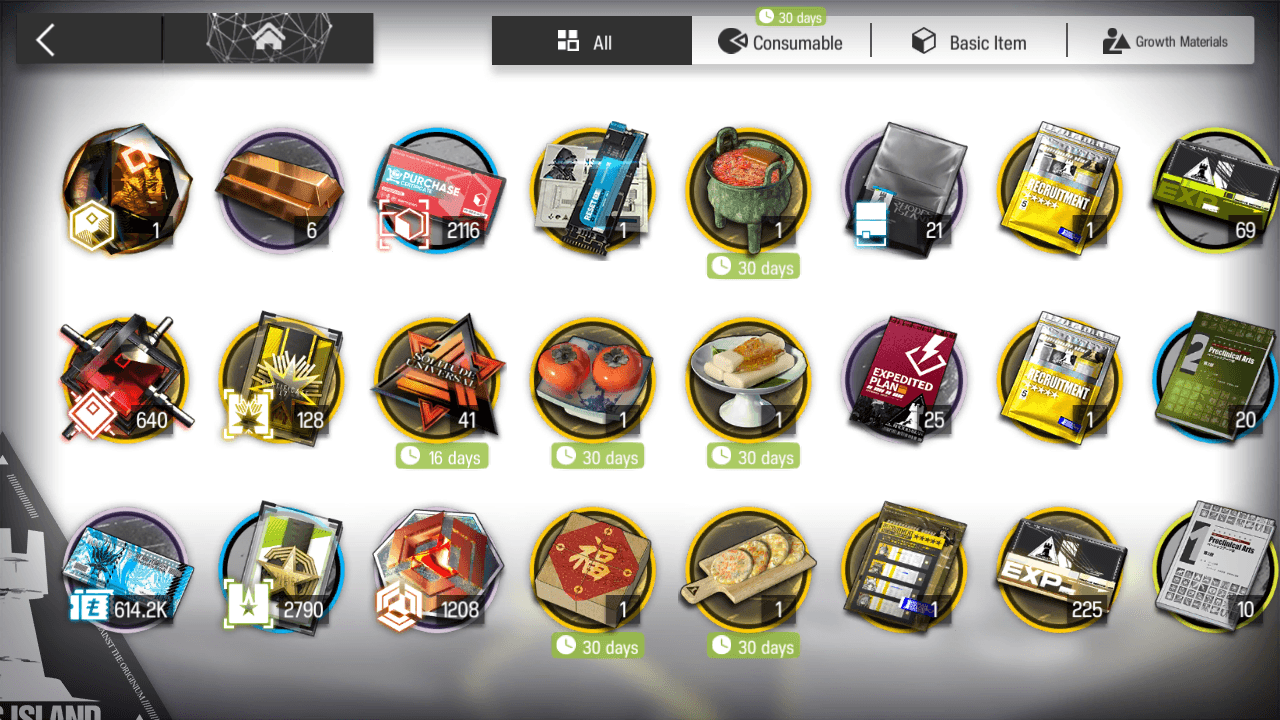
Task: Go back using the arrow button
Action: point(45,40)
